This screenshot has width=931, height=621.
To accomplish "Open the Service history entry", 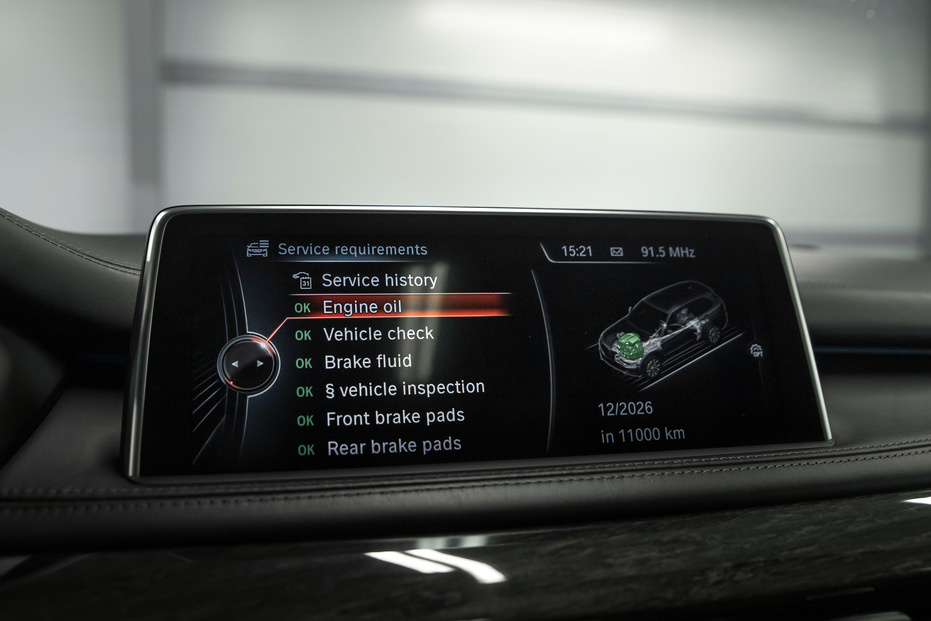I will click(x=378, y=281).
